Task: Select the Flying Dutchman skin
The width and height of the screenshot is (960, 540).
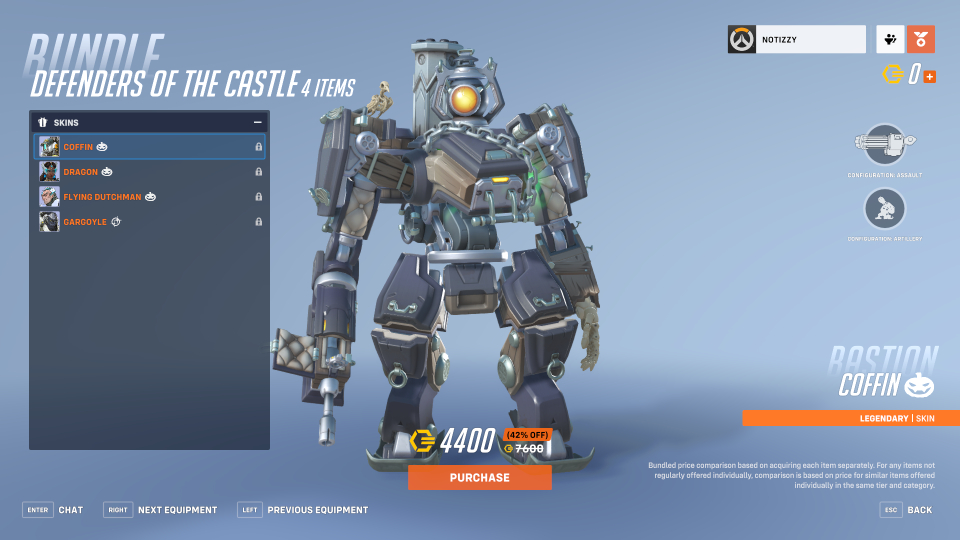Action: coord(150,197)
